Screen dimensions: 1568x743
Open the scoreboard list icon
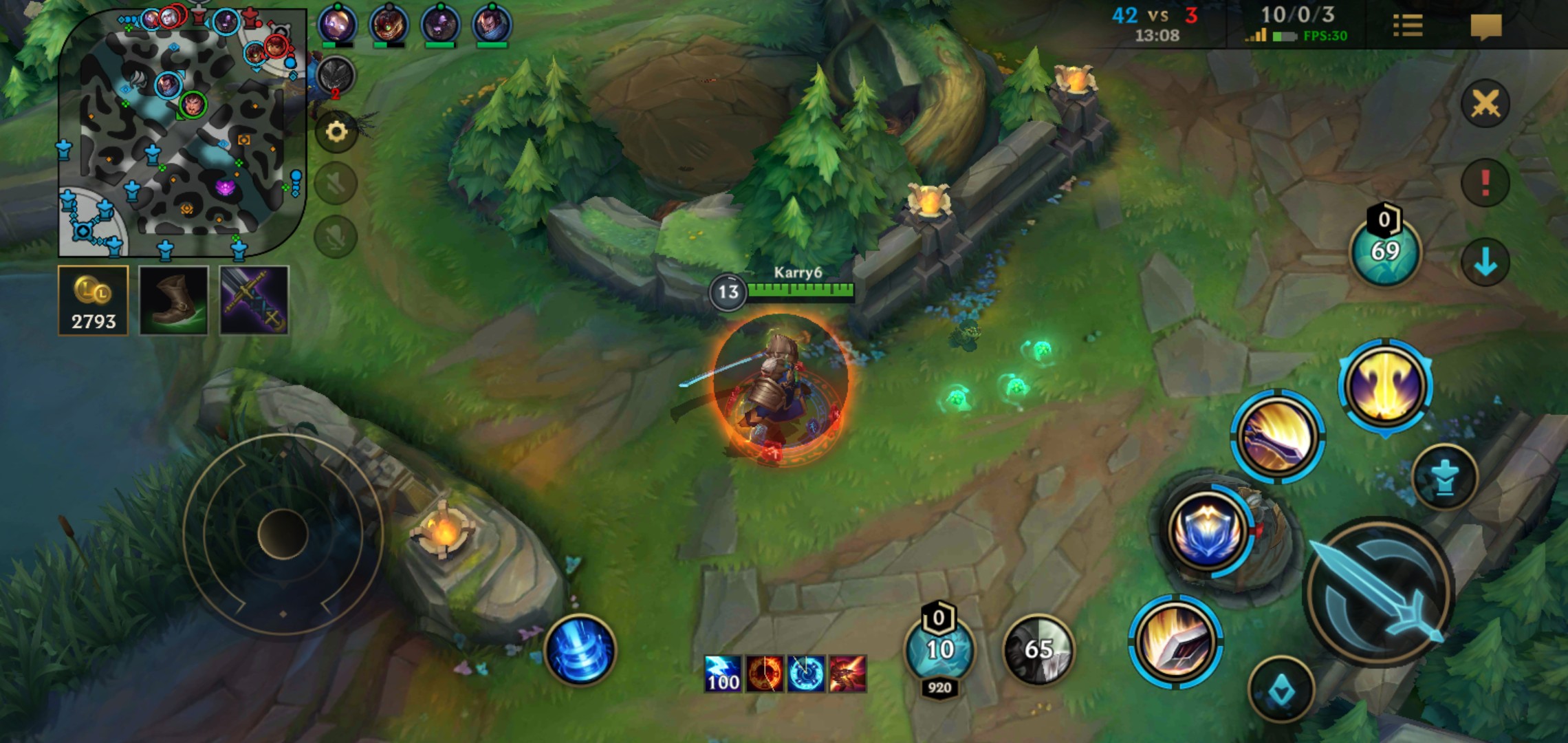coord(1407,26)
